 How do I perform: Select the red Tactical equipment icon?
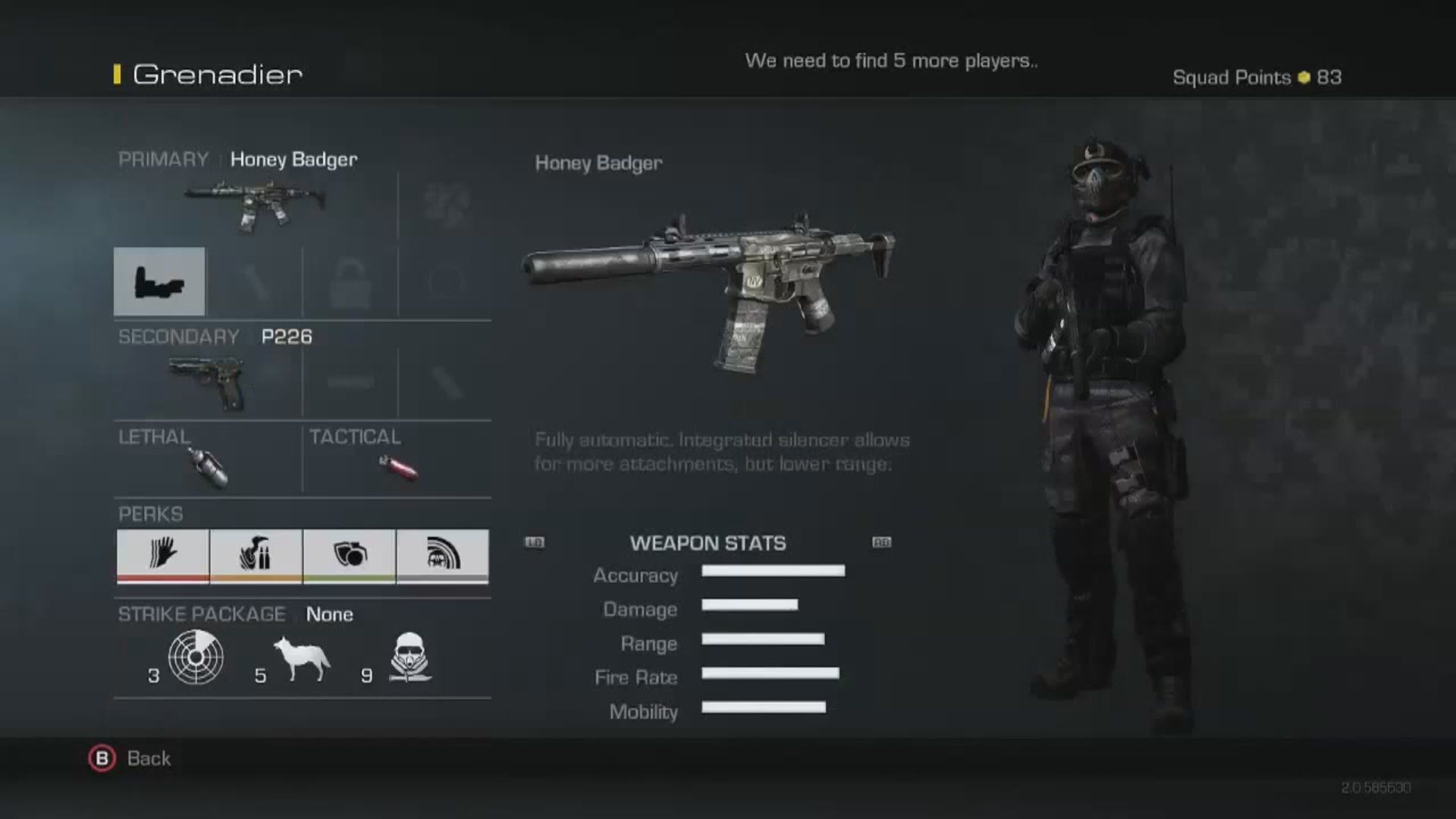[x=397, y=466]
